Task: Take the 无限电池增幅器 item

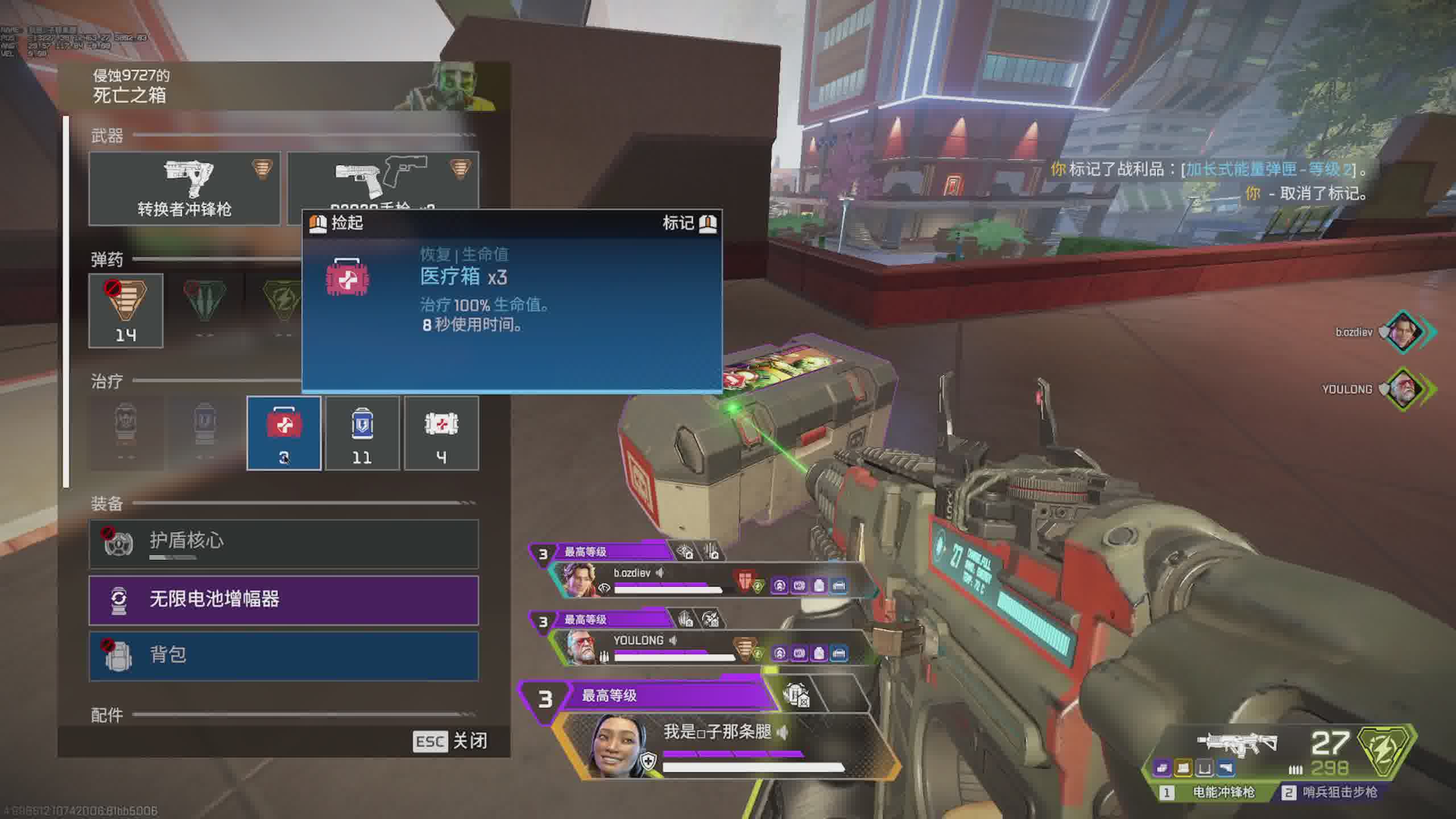Action: (x=283, y=600)
